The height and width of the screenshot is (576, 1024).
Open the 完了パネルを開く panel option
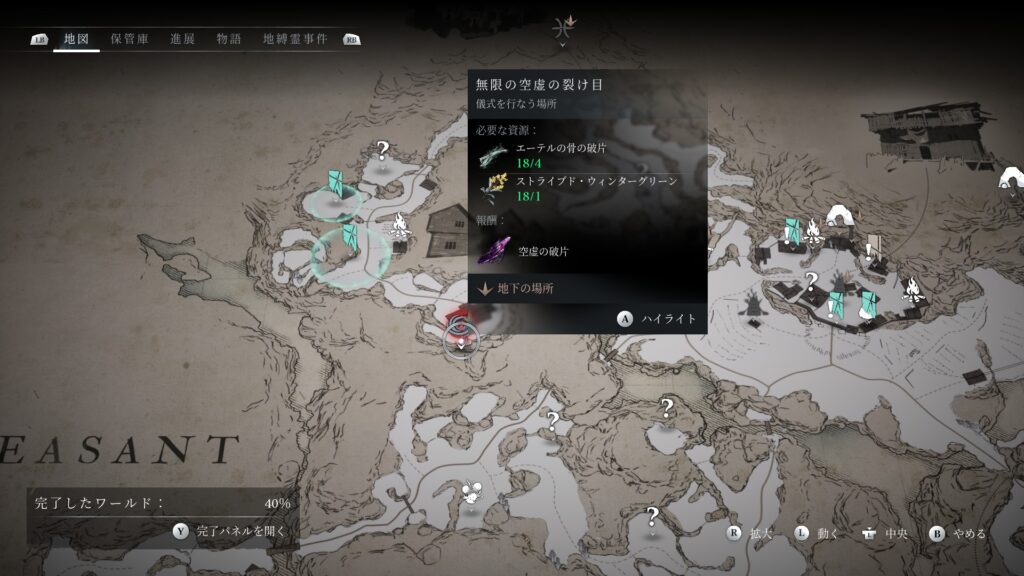coord(240,532)
